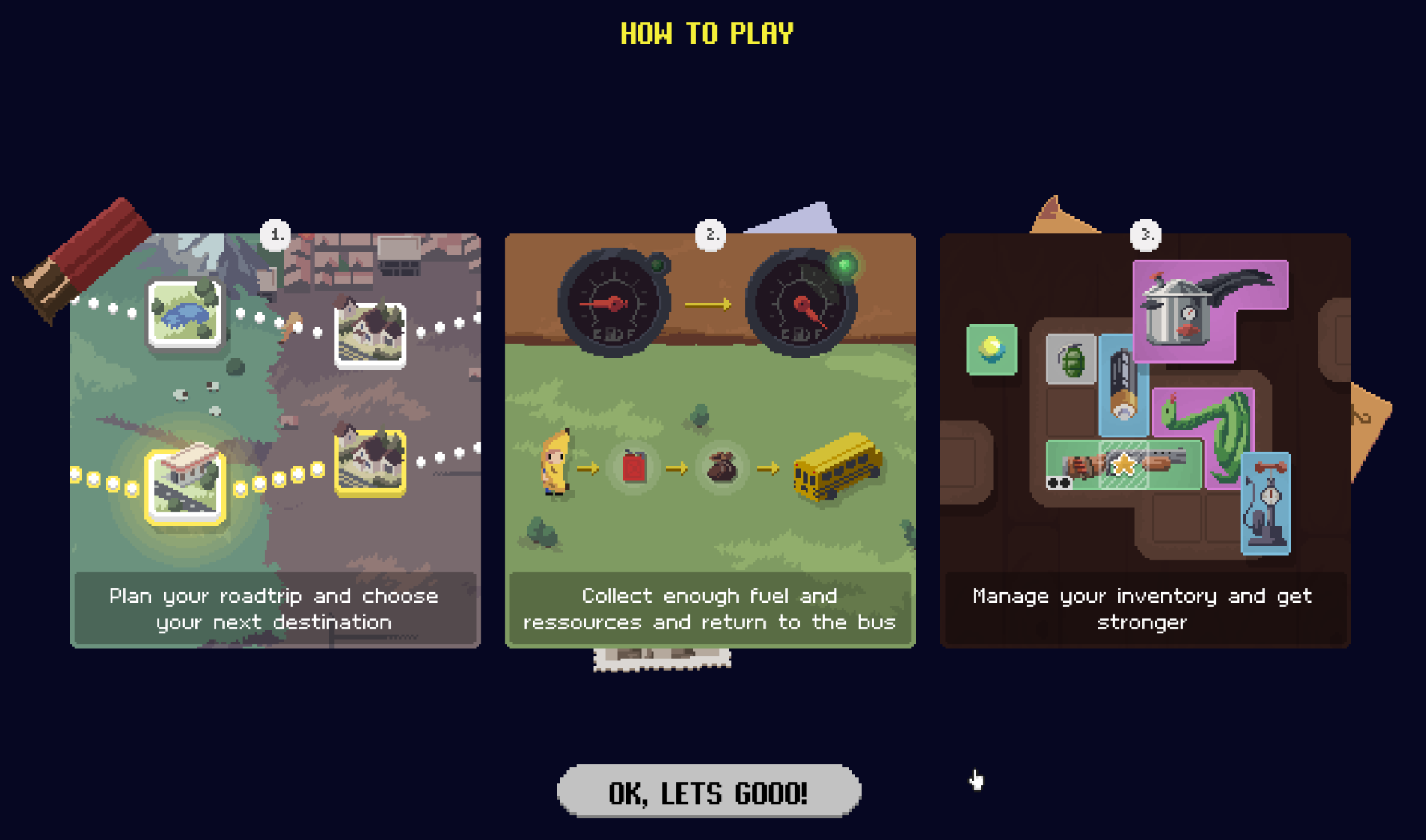Click the step 2 numbered badge
This screenshot has height=840, width=1426.
711,236
